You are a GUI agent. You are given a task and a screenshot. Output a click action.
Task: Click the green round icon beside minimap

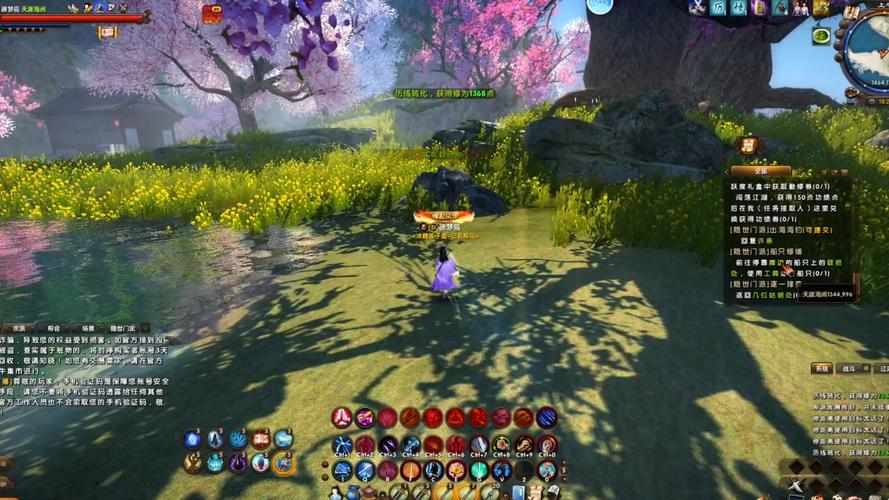(x=821, y=36)
